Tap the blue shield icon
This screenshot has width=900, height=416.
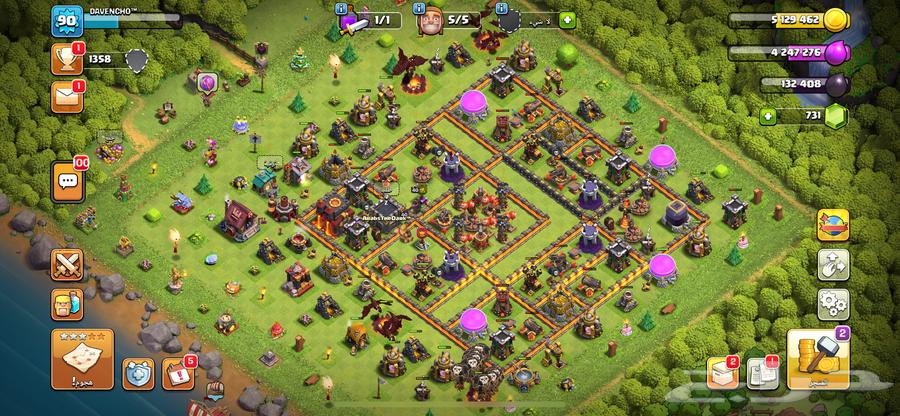coord(137,375)
